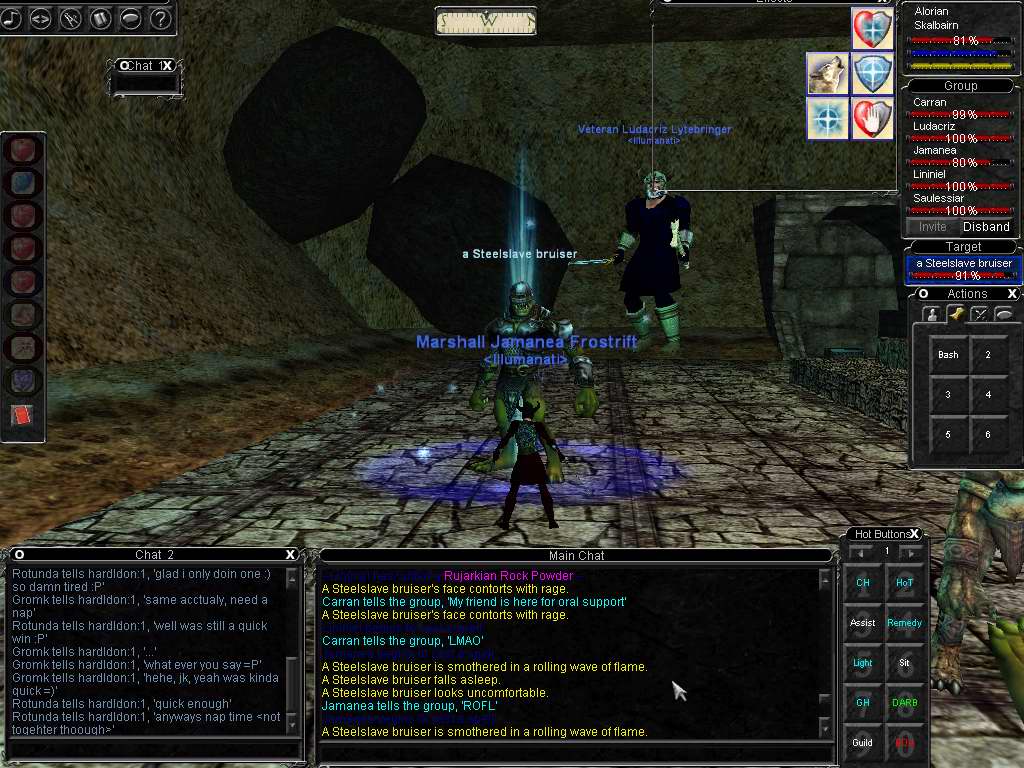Click the Disband group button
1024x768 pixels.
coord(985,227)
